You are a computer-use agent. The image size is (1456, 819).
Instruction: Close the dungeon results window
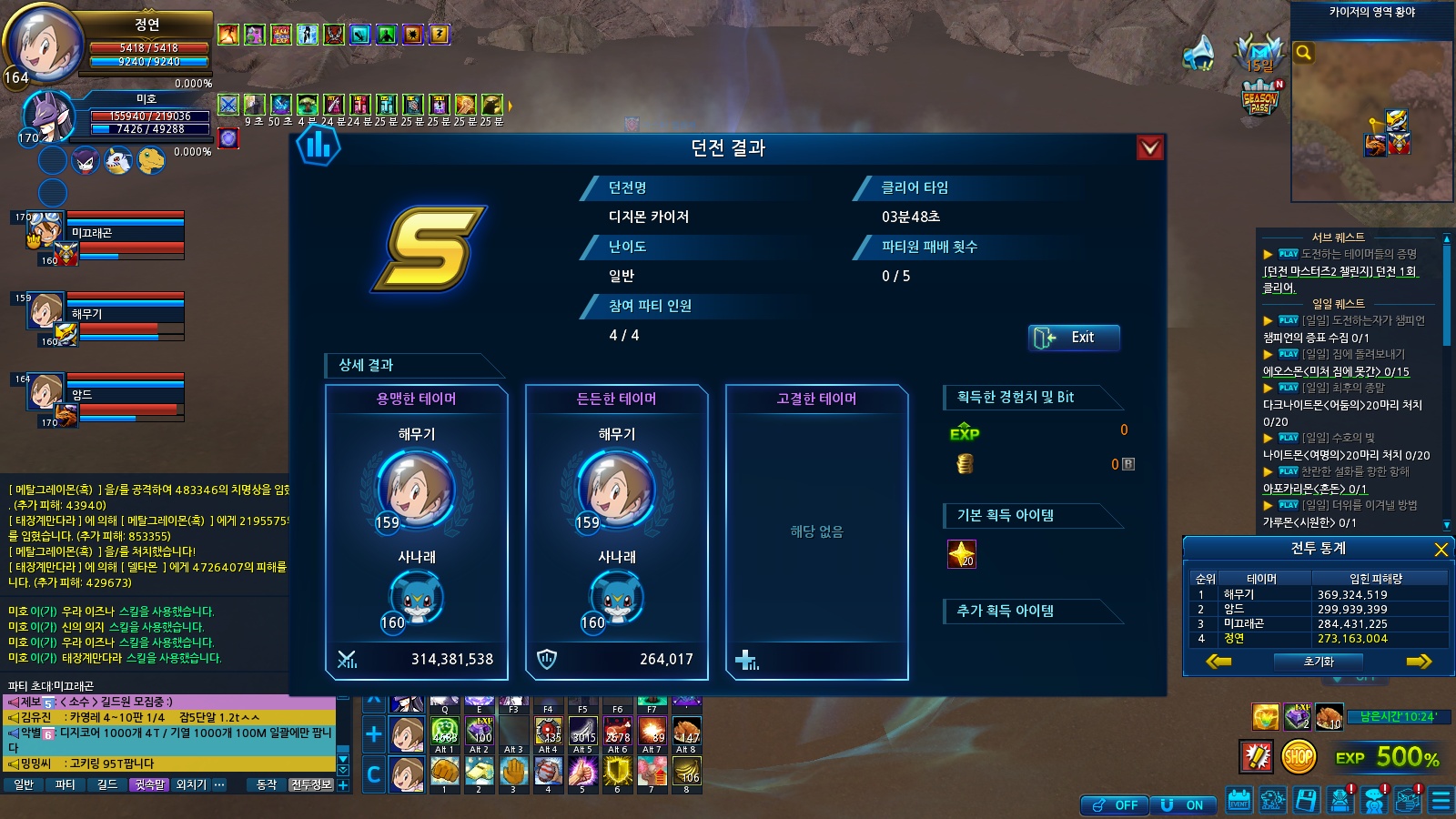(x=1150, y=147)
